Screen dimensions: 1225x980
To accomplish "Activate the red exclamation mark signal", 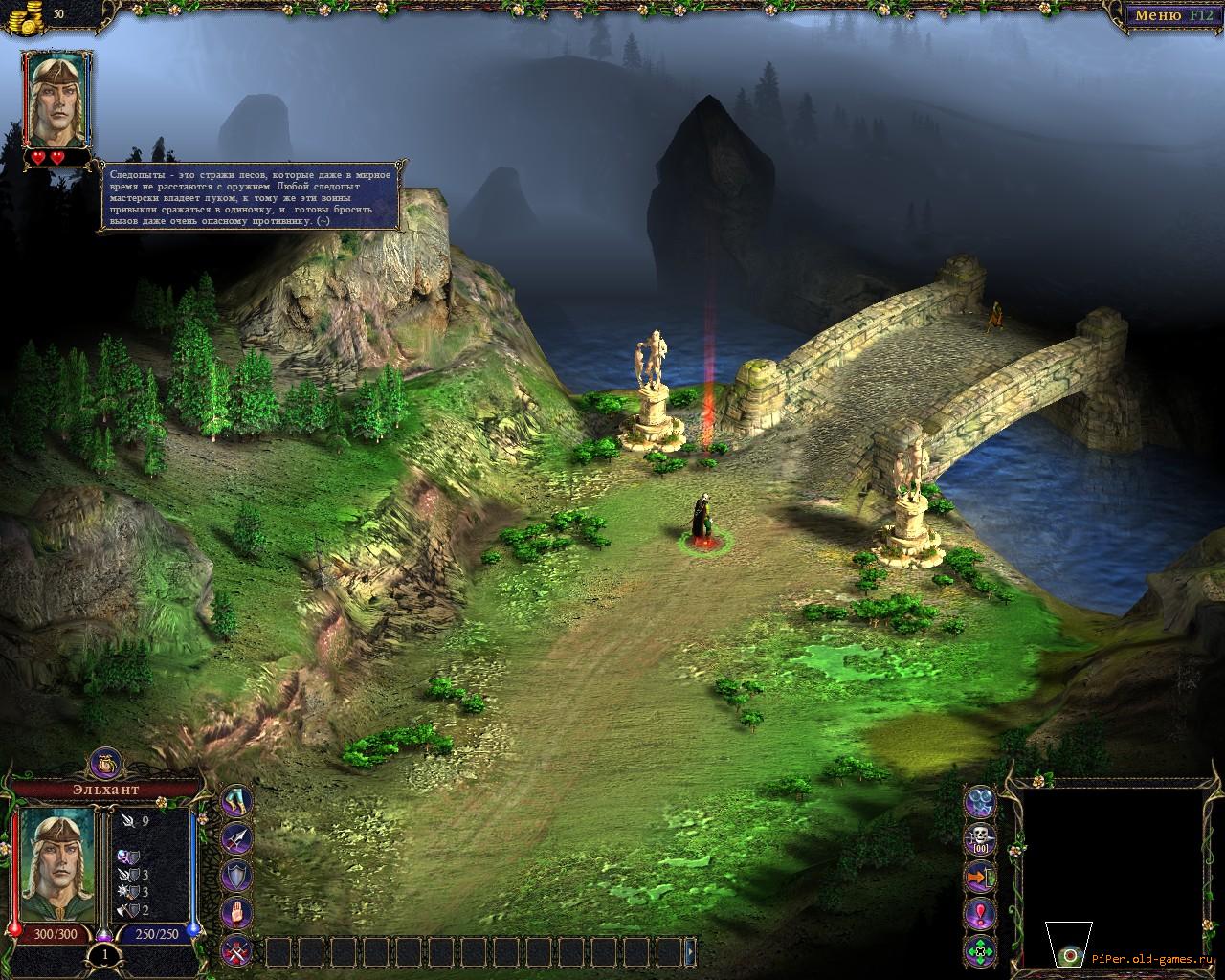I will [x=981, y=914].
